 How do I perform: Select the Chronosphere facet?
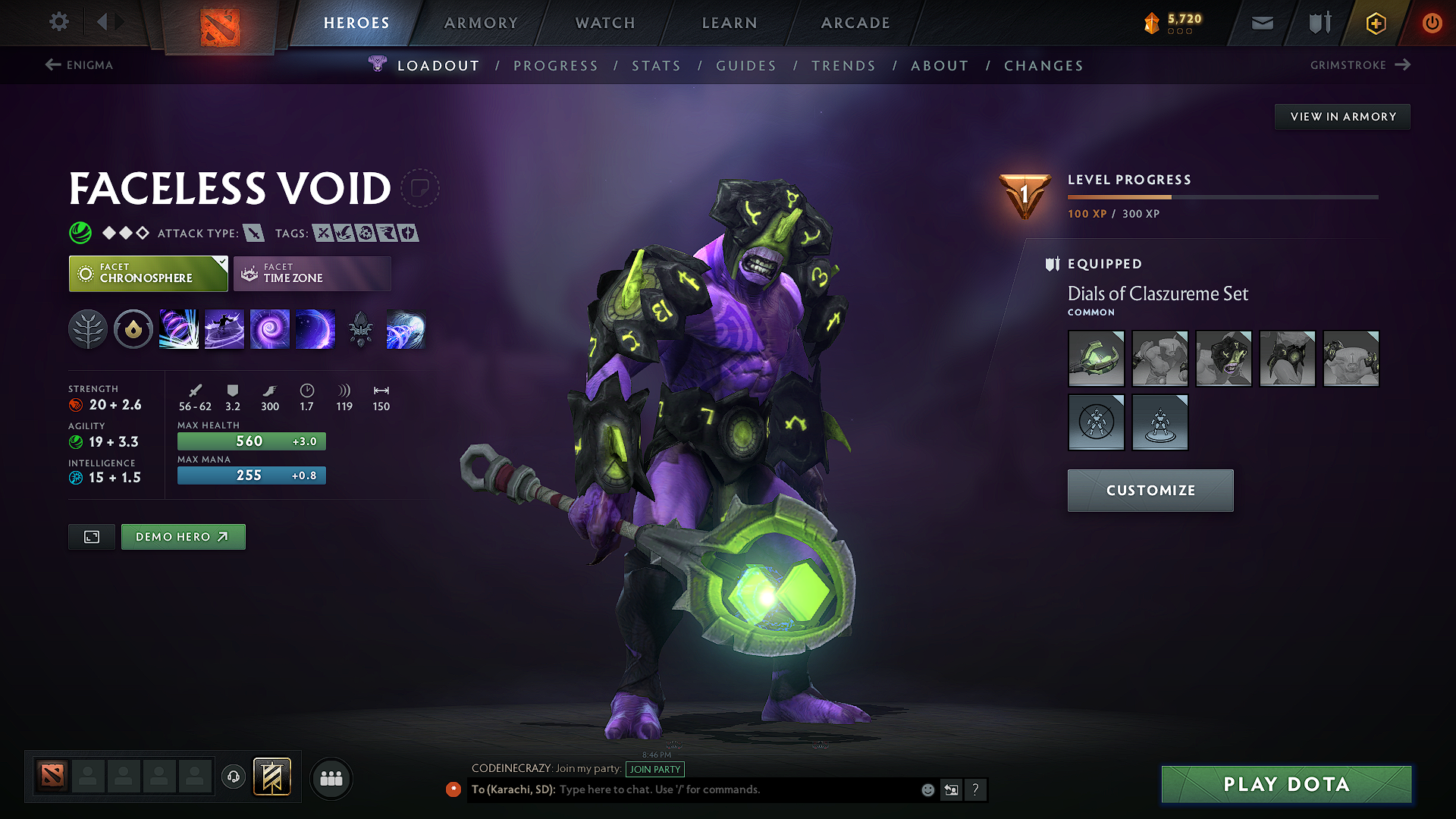[x=148, y=273]
